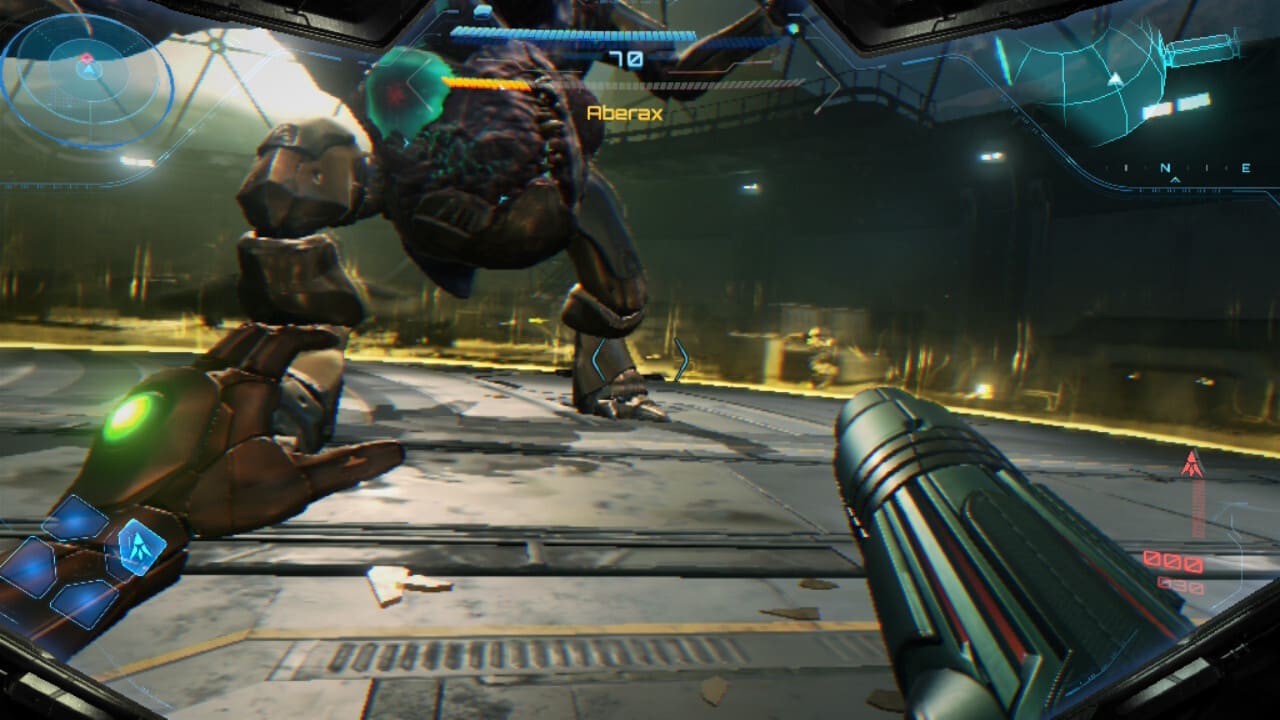This screenshot has width=1280, height=720.
Task: Click the red missile icon
Action: 1191,464
